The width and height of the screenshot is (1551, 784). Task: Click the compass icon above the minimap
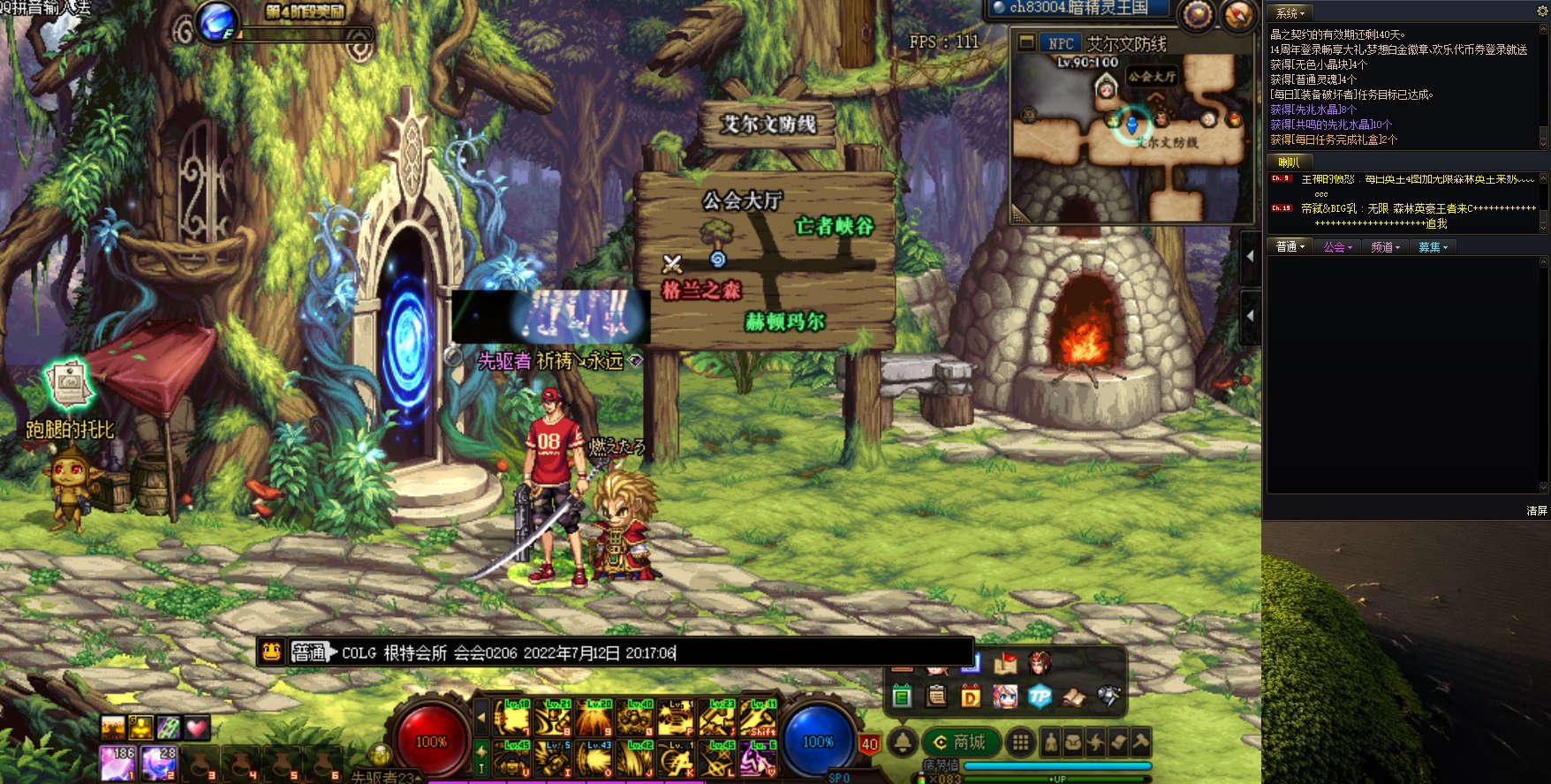[1237, 15]
